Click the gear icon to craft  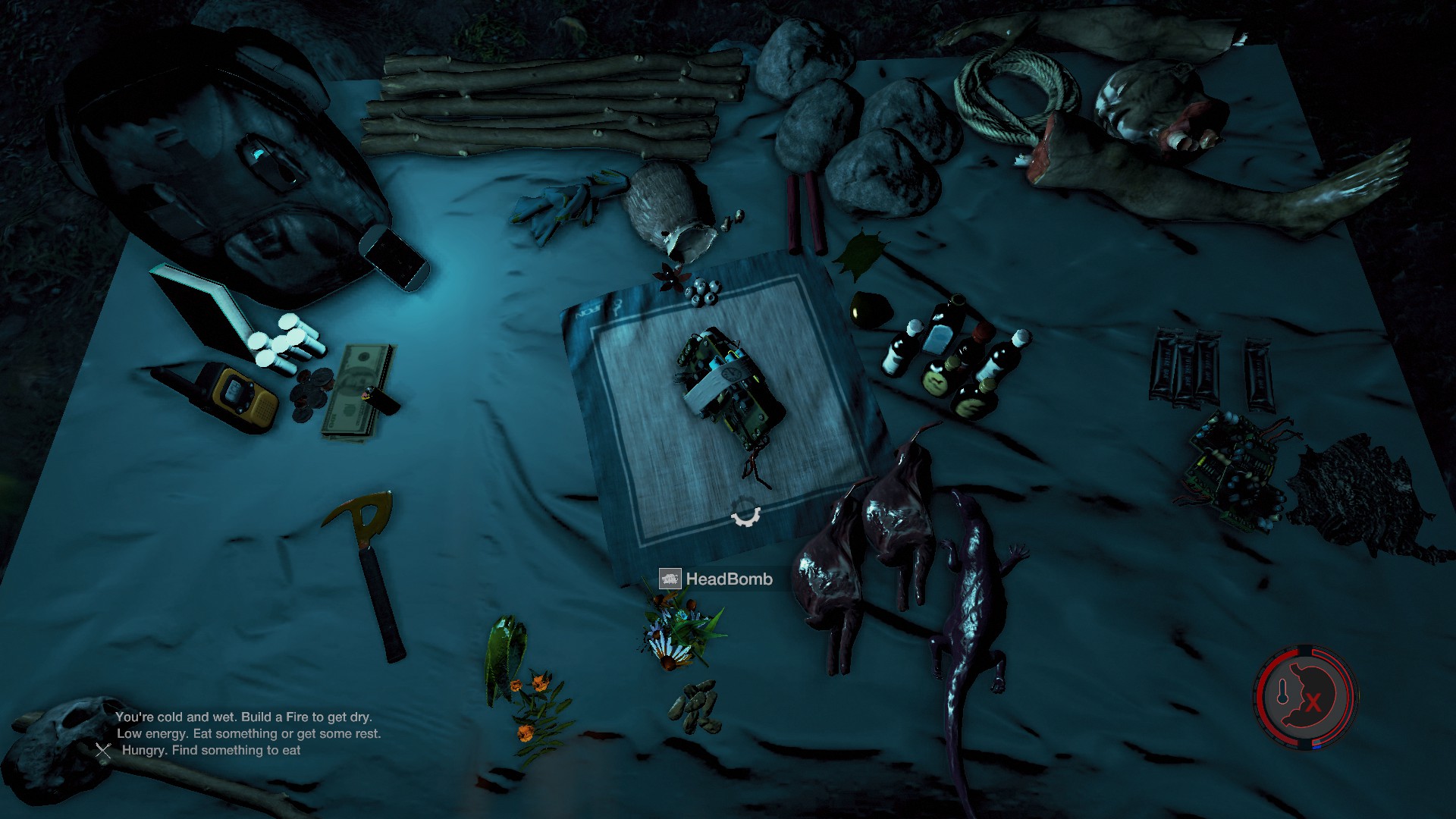click(x=745, y=513)
